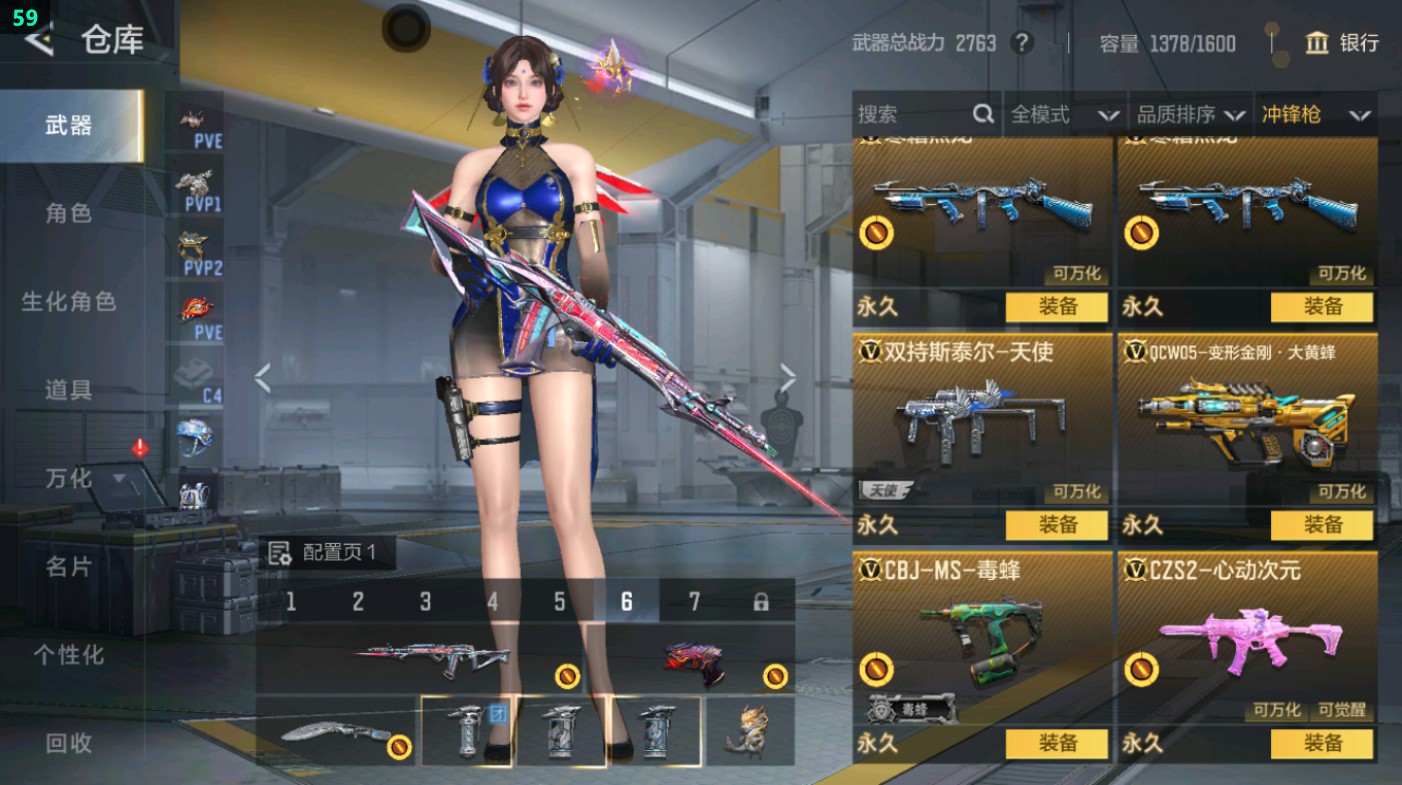Screen dimensions: 1402x785
Task: Go back using the top-left arrow
Action: [38, 39]
